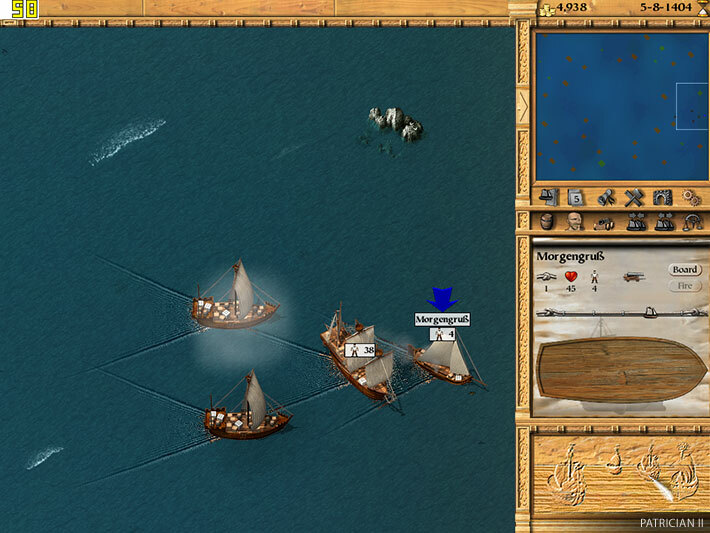This screenshot has width=710, height=533.
Task: Show the captain portrait panel
Action: pyautogui.click(x=576, y=223)
